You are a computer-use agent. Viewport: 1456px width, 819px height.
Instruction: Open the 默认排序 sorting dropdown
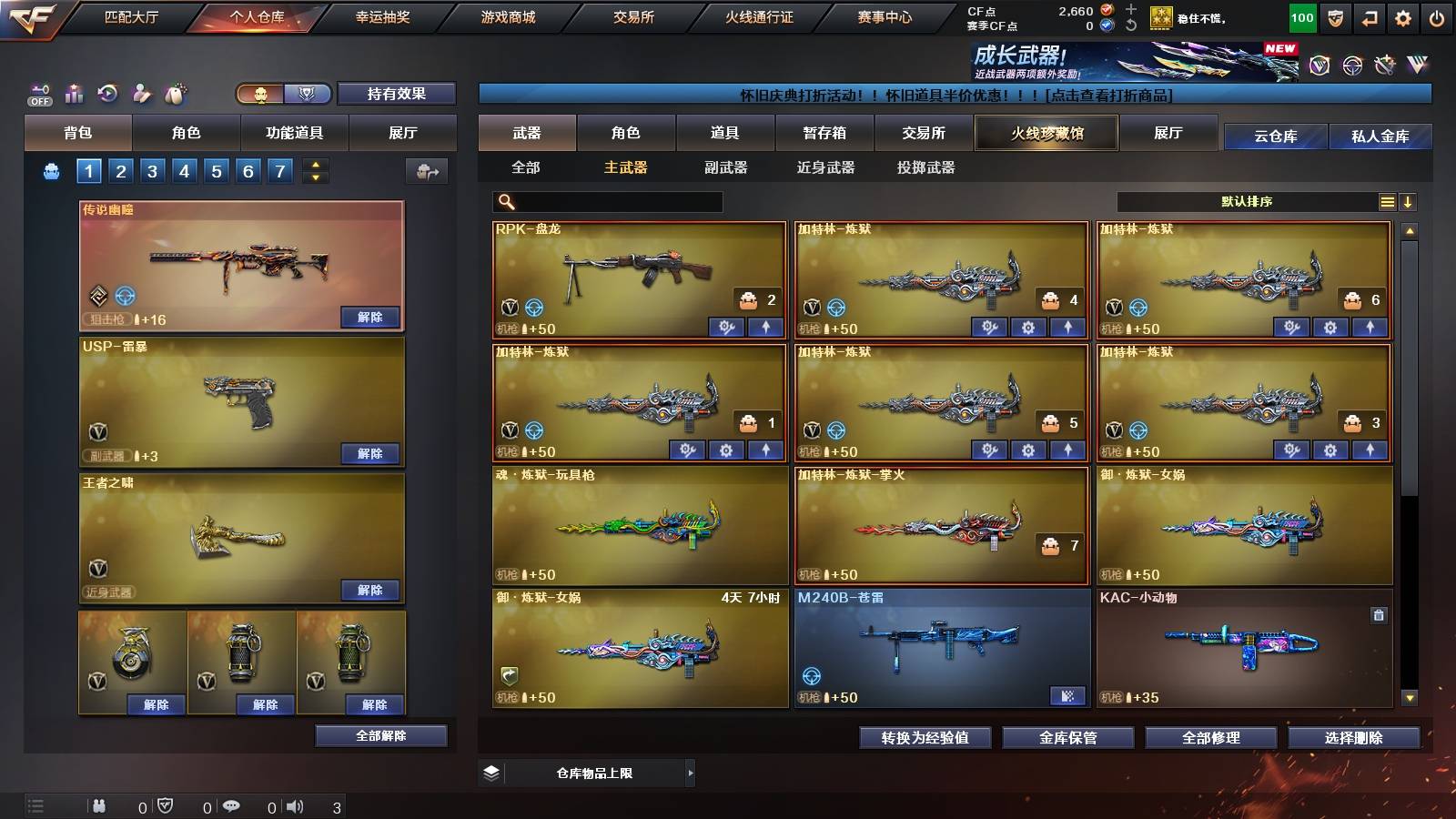1247,200
